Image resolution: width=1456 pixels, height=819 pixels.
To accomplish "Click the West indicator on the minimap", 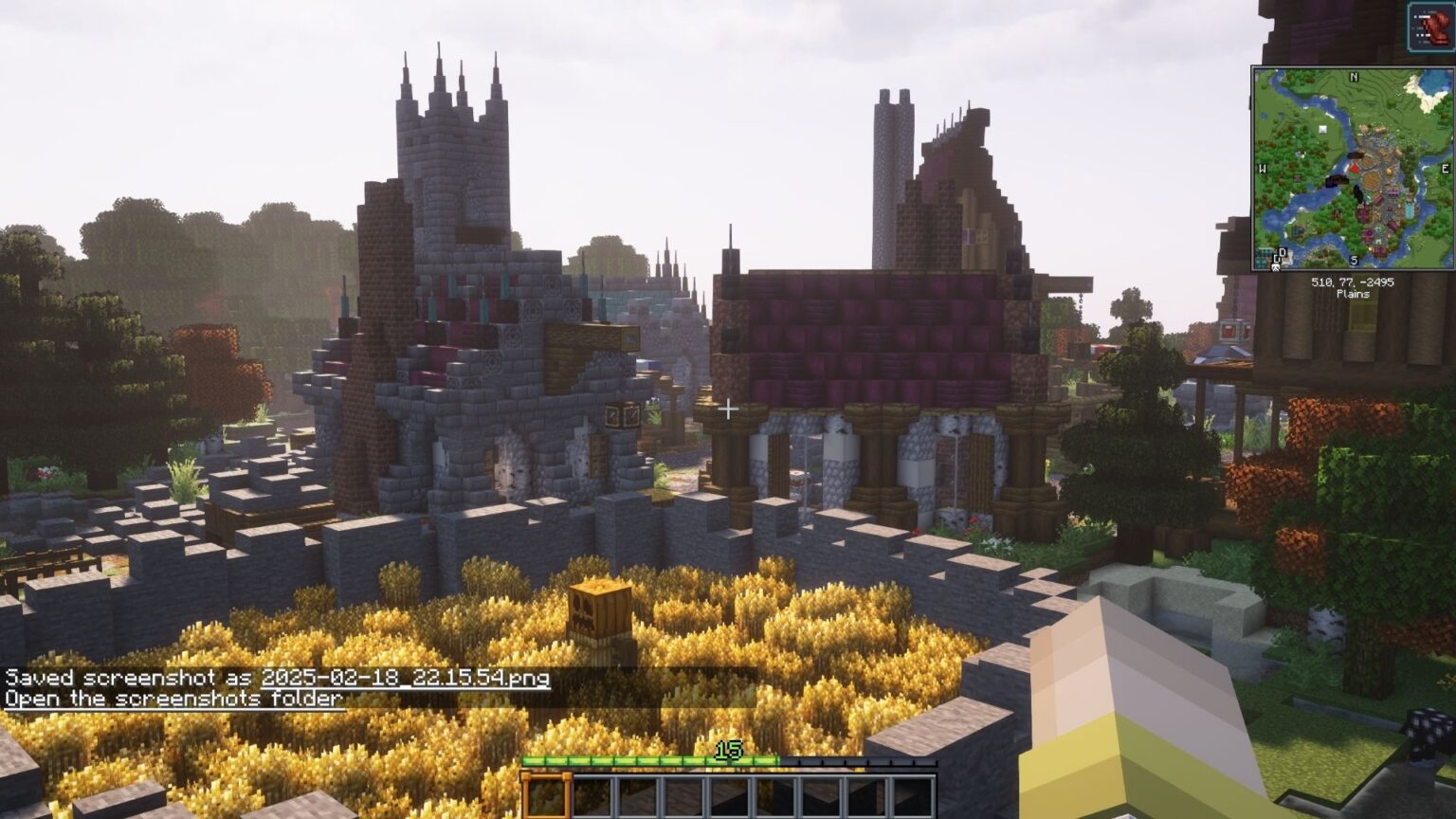I will [x=1263, y=169].
